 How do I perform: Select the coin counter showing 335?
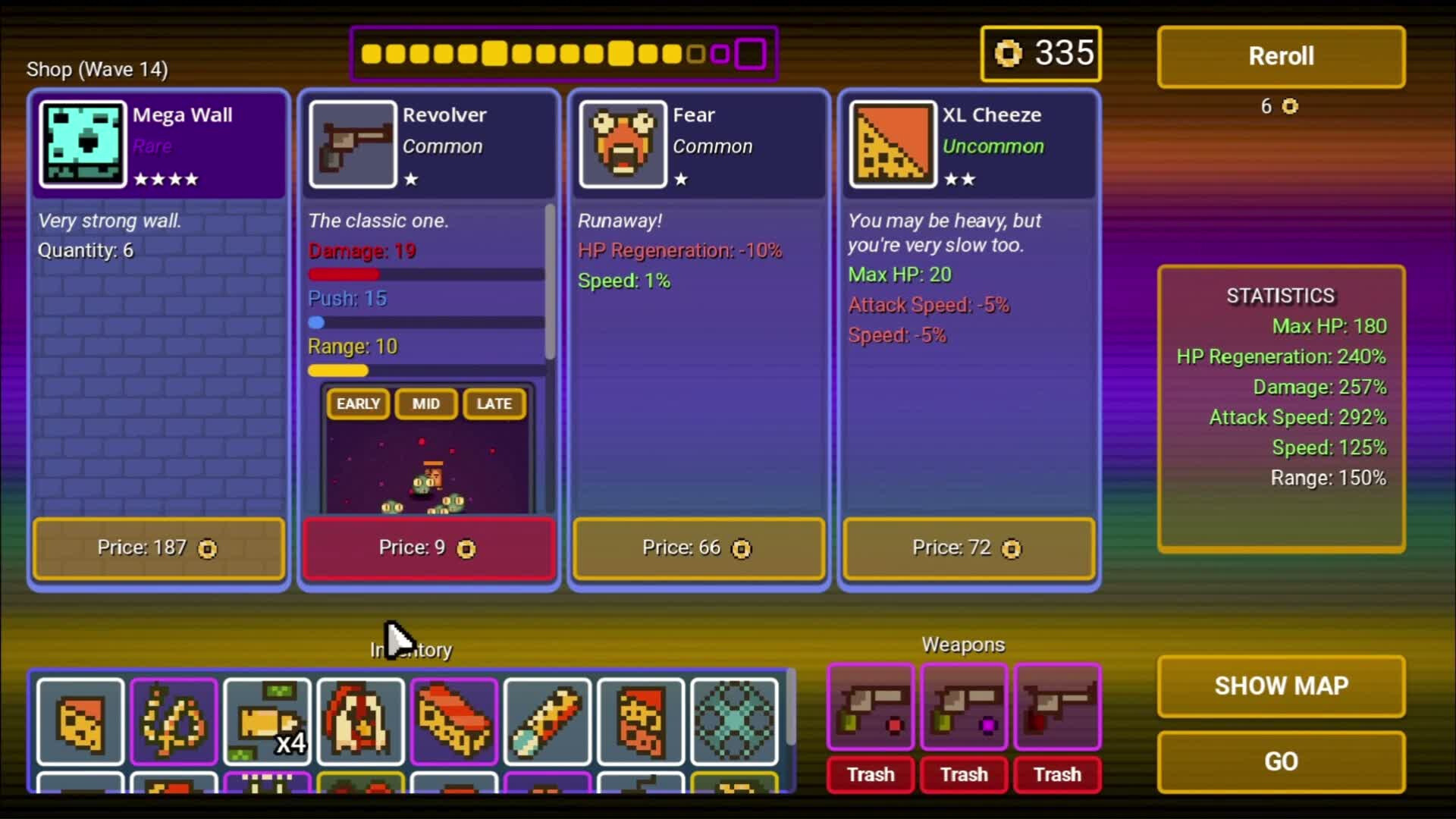click(1040, 53)
